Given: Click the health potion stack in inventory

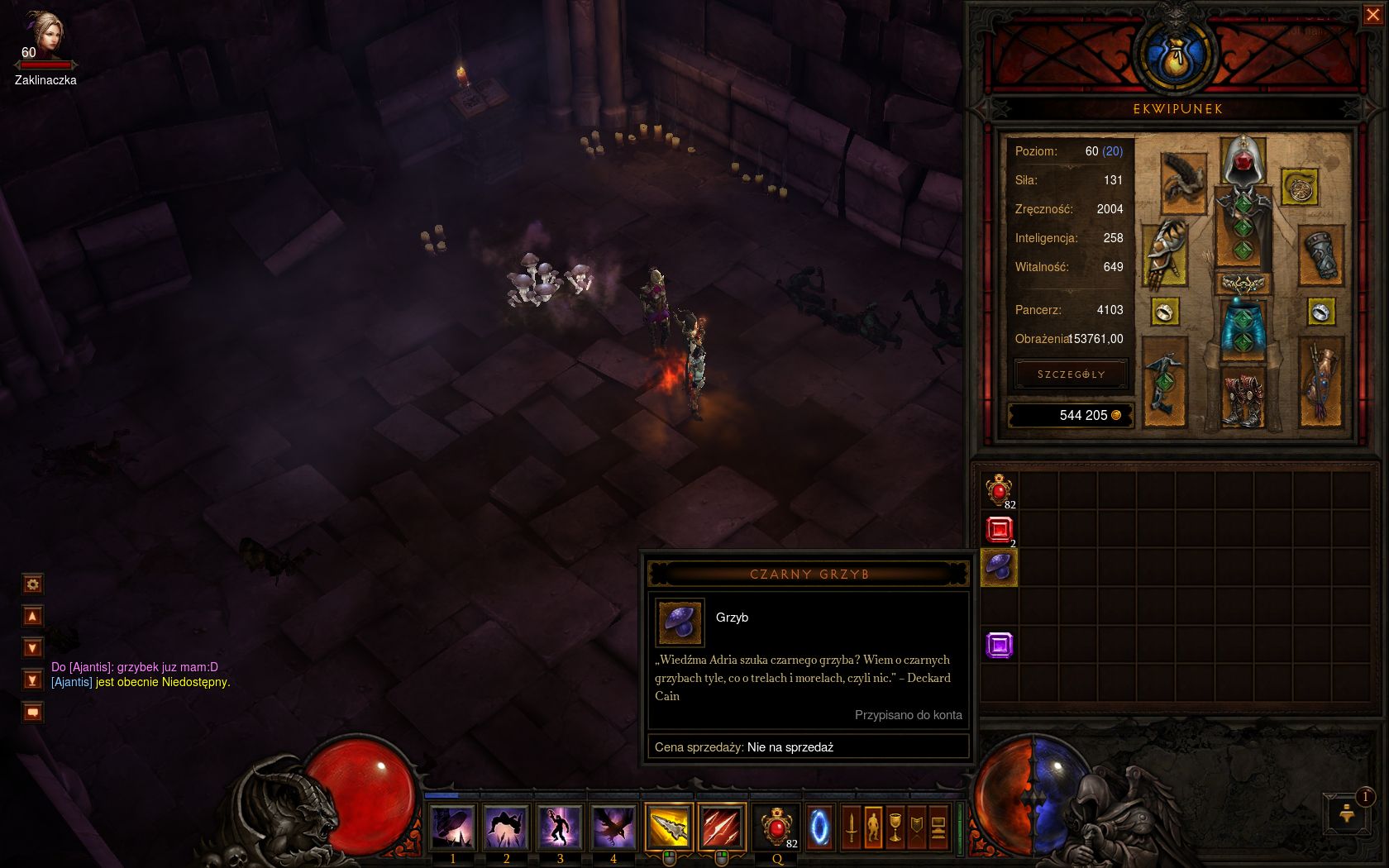Looking at the screenshot, I should coord(999,490).
